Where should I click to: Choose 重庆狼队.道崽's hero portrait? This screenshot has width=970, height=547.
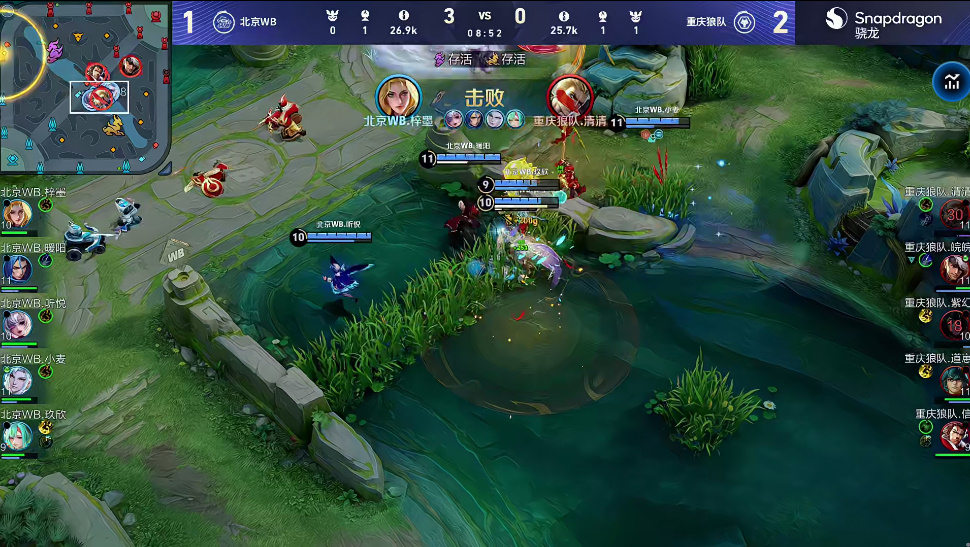[953, 380]
